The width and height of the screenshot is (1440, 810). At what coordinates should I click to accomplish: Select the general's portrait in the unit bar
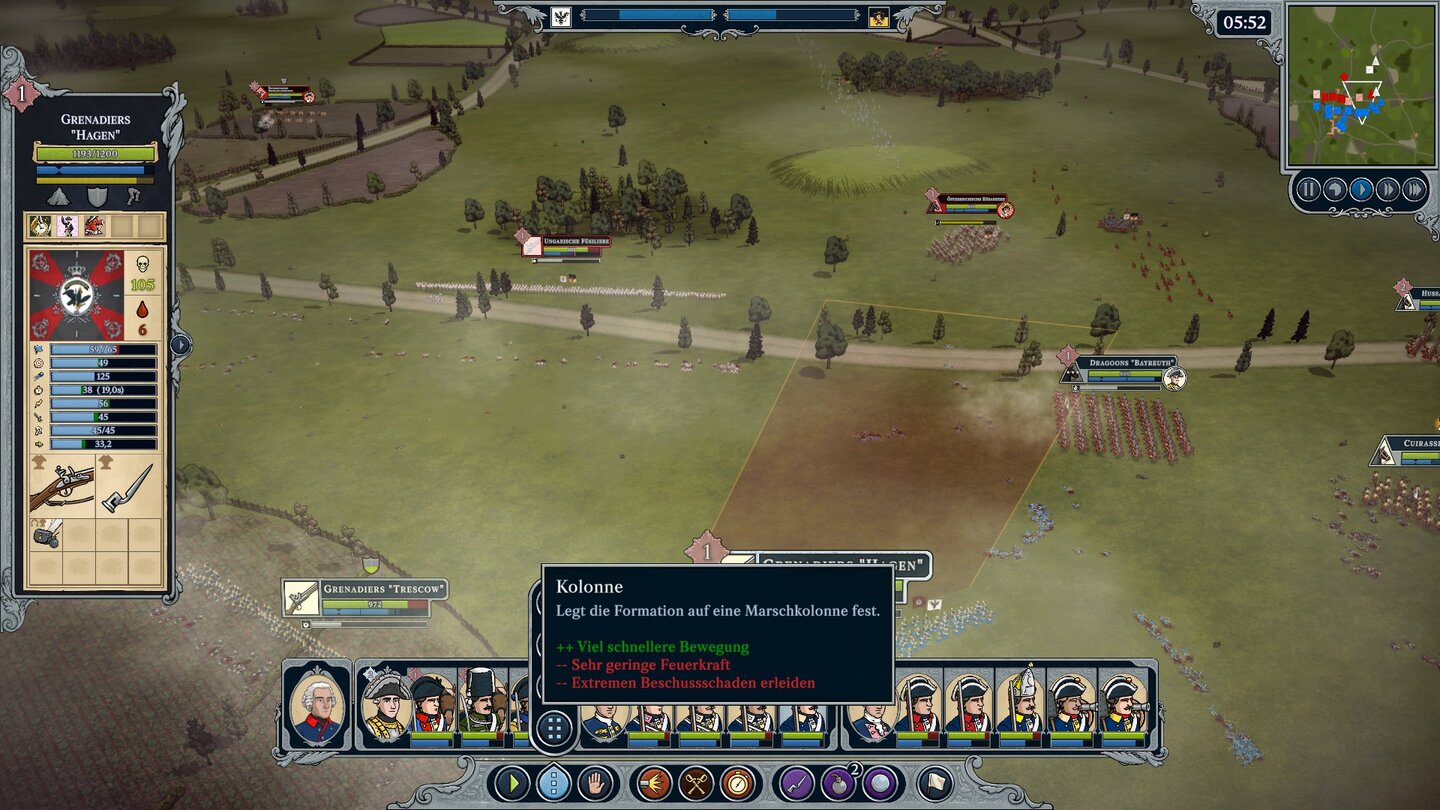317,705
